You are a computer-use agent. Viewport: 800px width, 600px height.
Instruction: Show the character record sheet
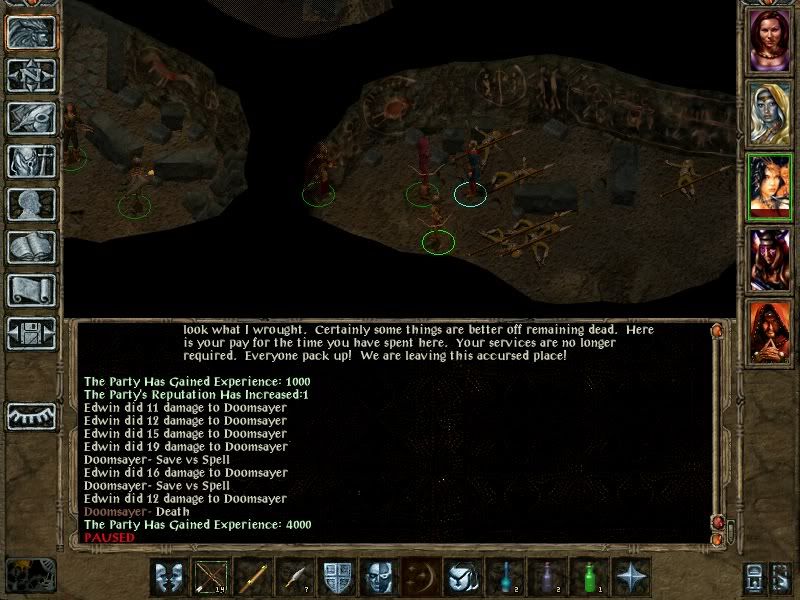[30, 204]
